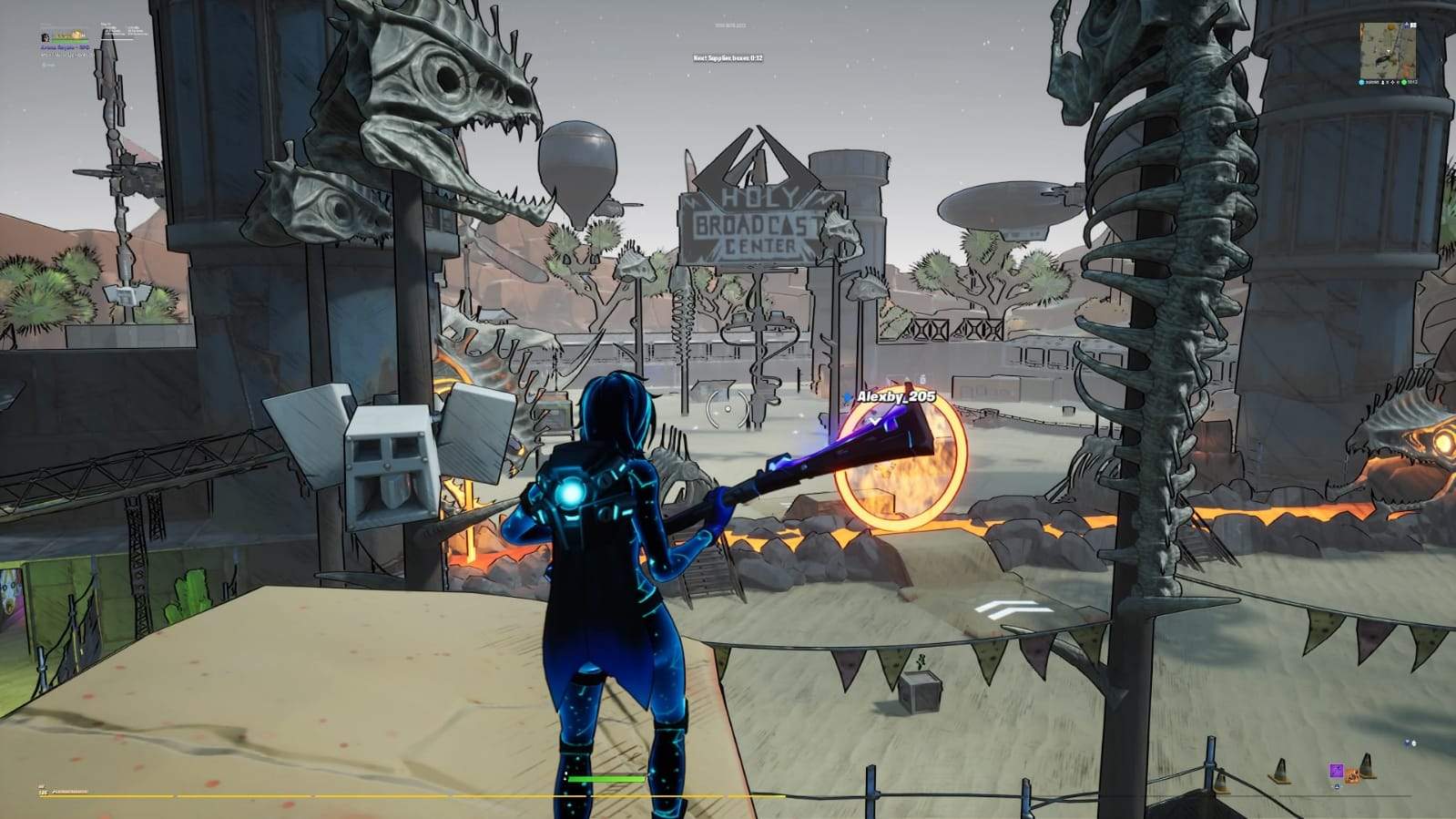Click the green circle icon under the minimap

(1403, 82)
